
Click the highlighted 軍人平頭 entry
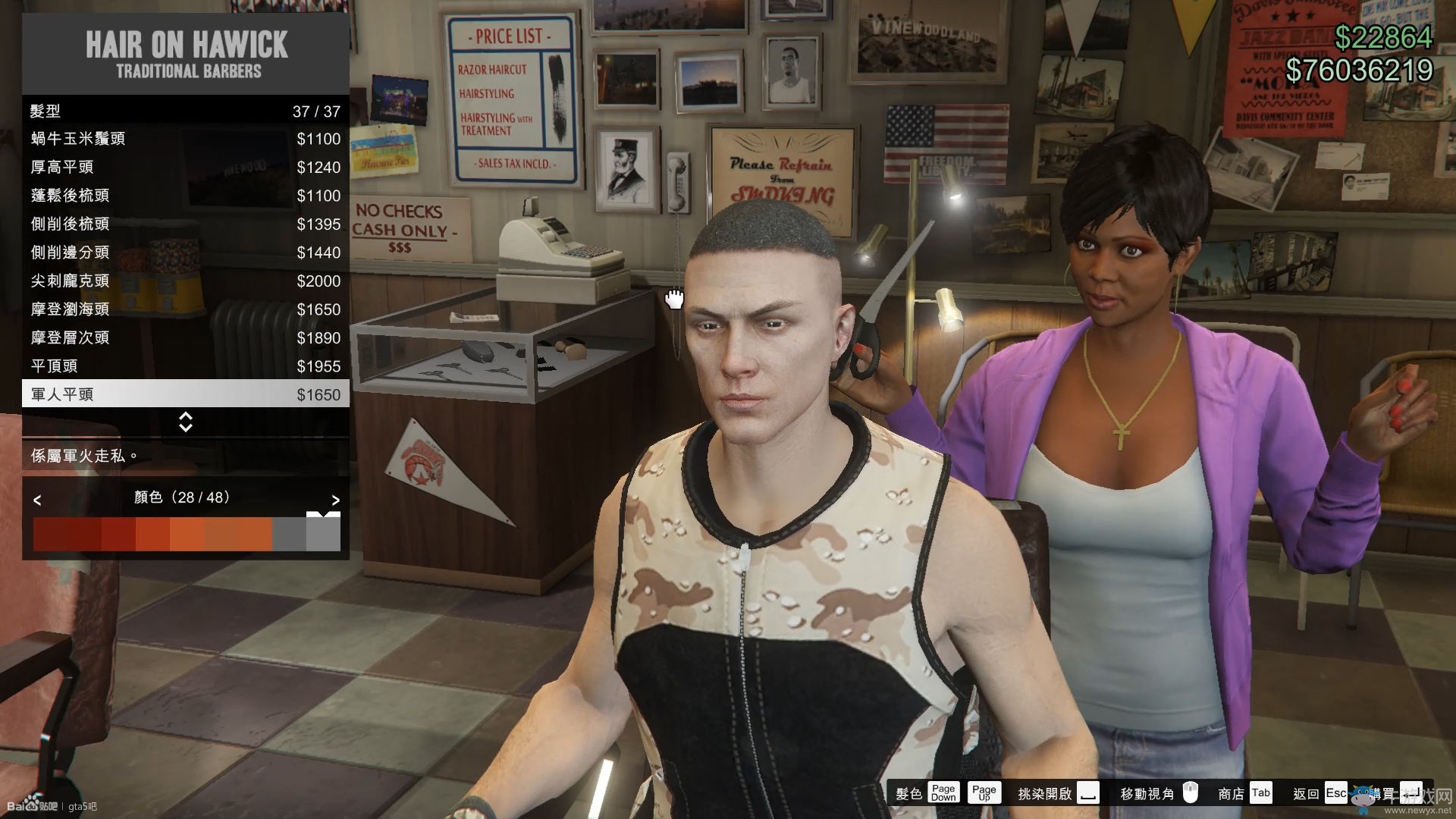[x=185, y=394]
